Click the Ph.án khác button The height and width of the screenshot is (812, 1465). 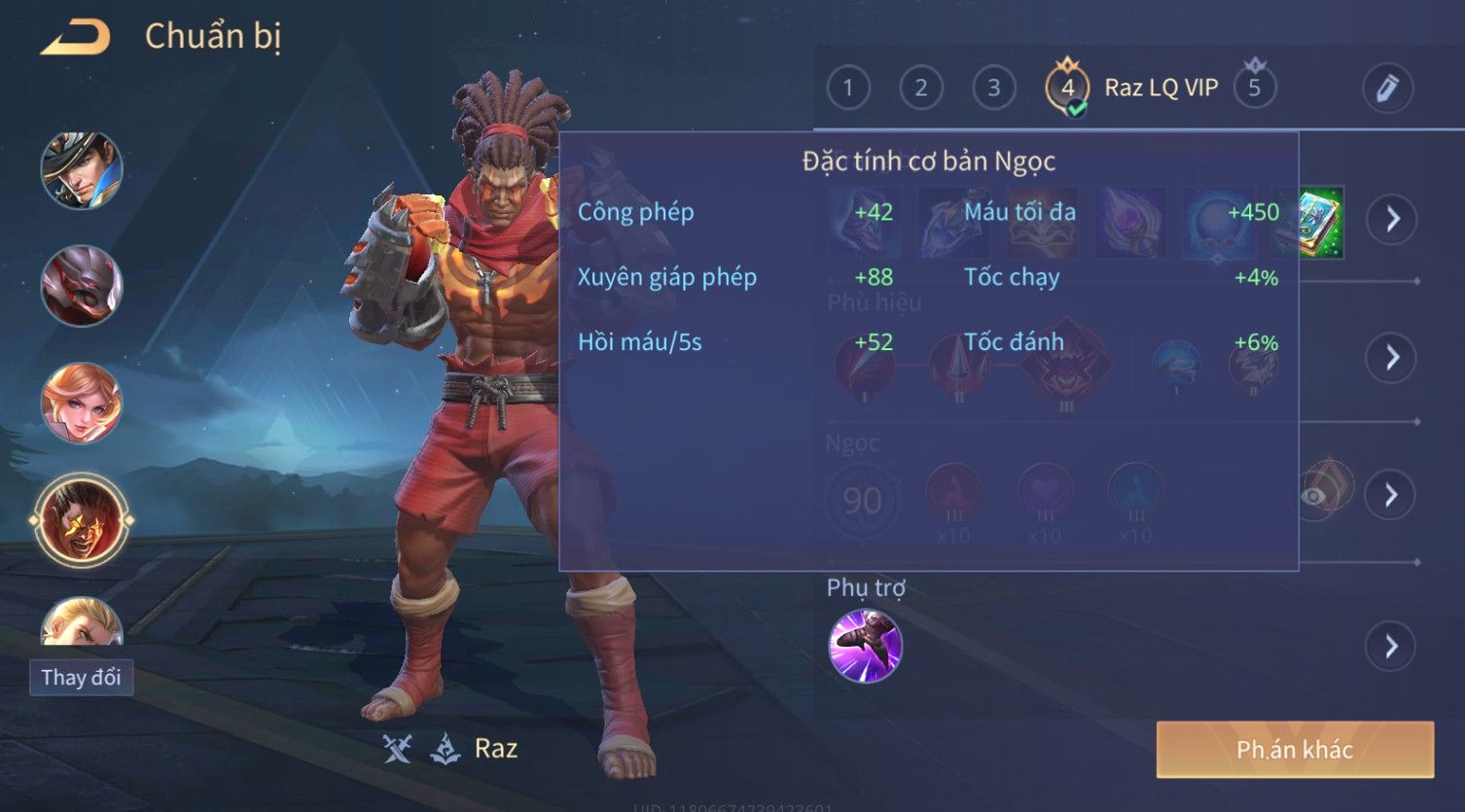pyautogui.click(x=1295, y=750)
